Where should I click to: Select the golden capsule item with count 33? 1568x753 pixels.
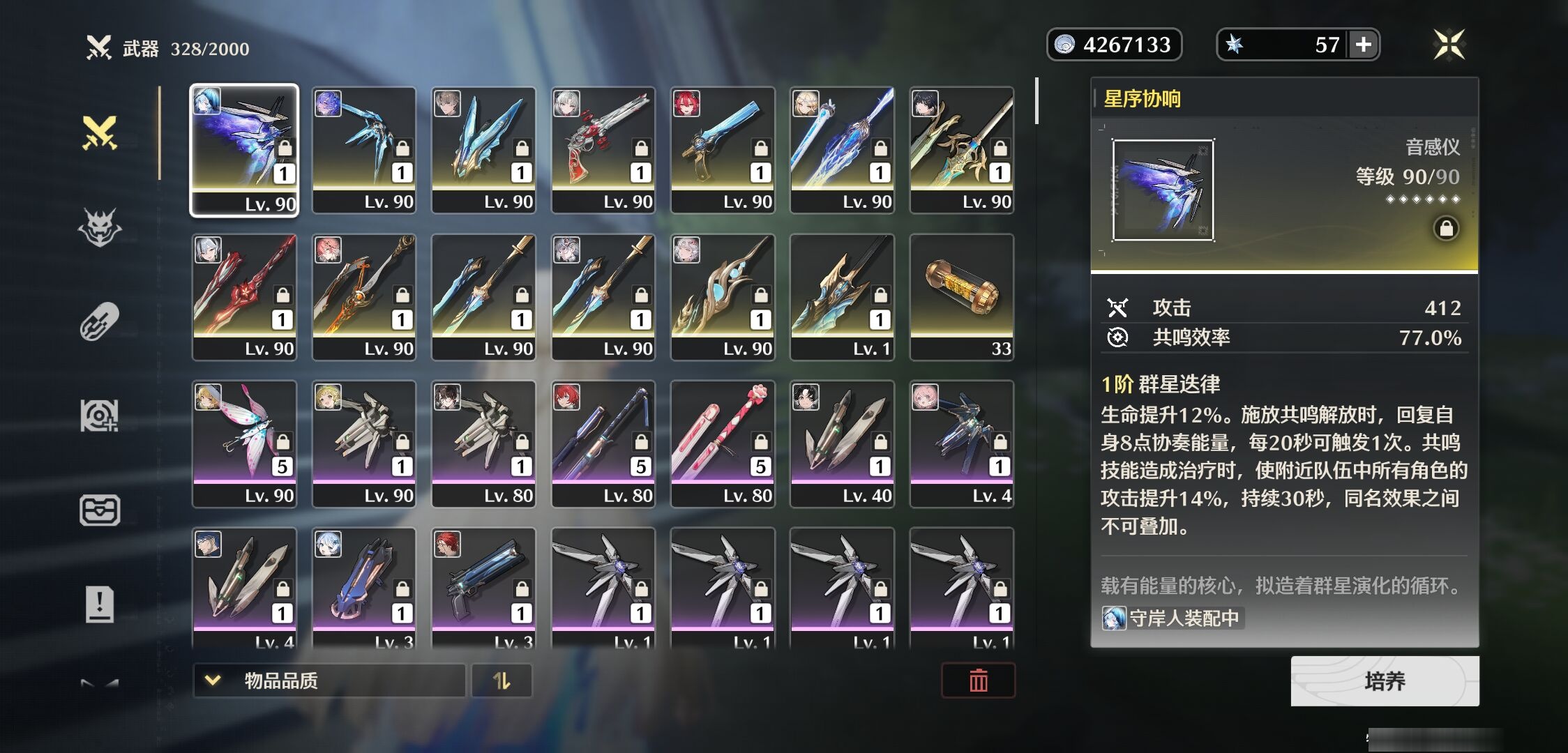[x=962, y=297]
